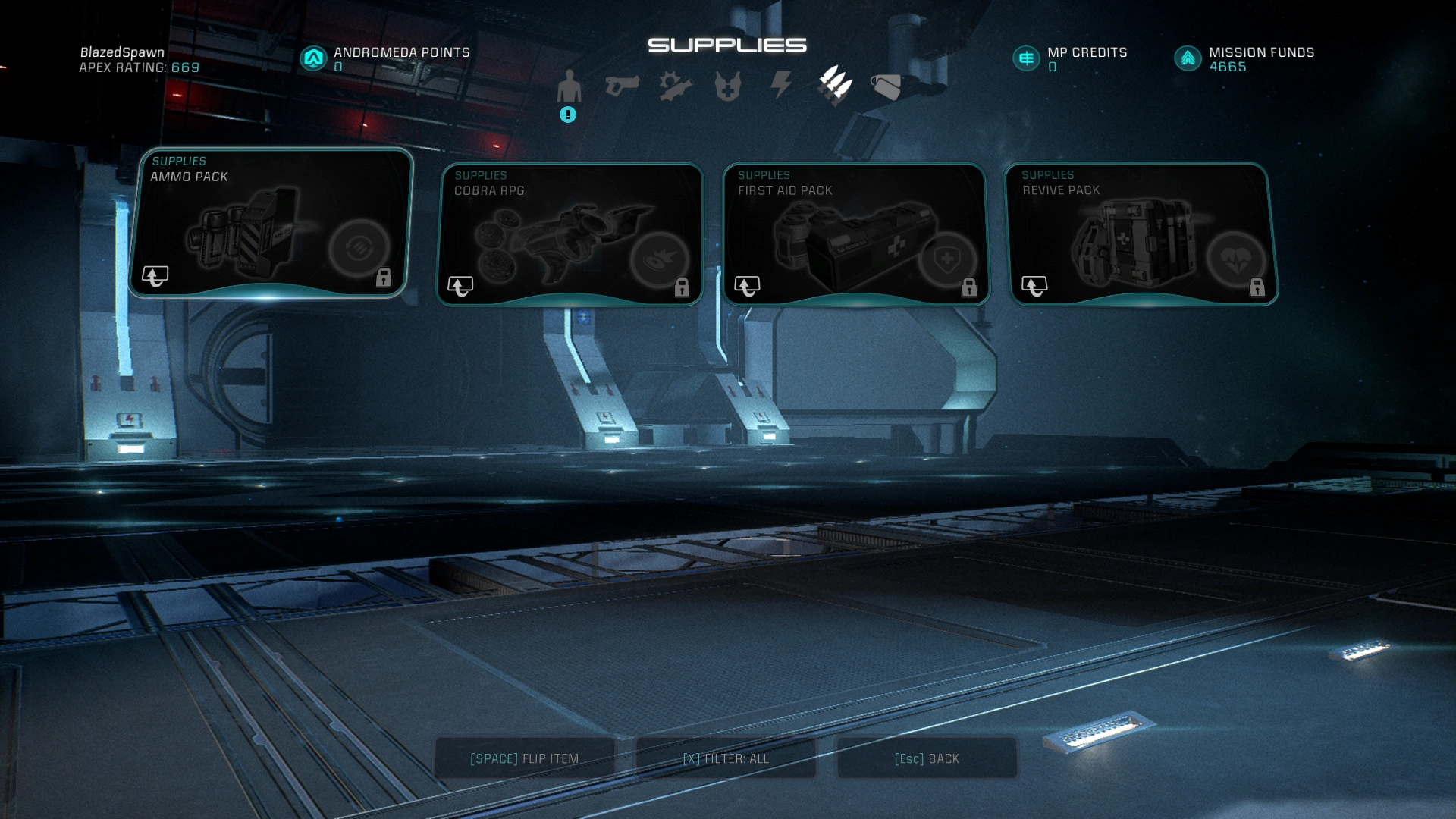Select the rockets supplies category tab
Image resolution: width=1456 pixels, height=819 pixels.
pyautogui.click(x=835, y=85)
